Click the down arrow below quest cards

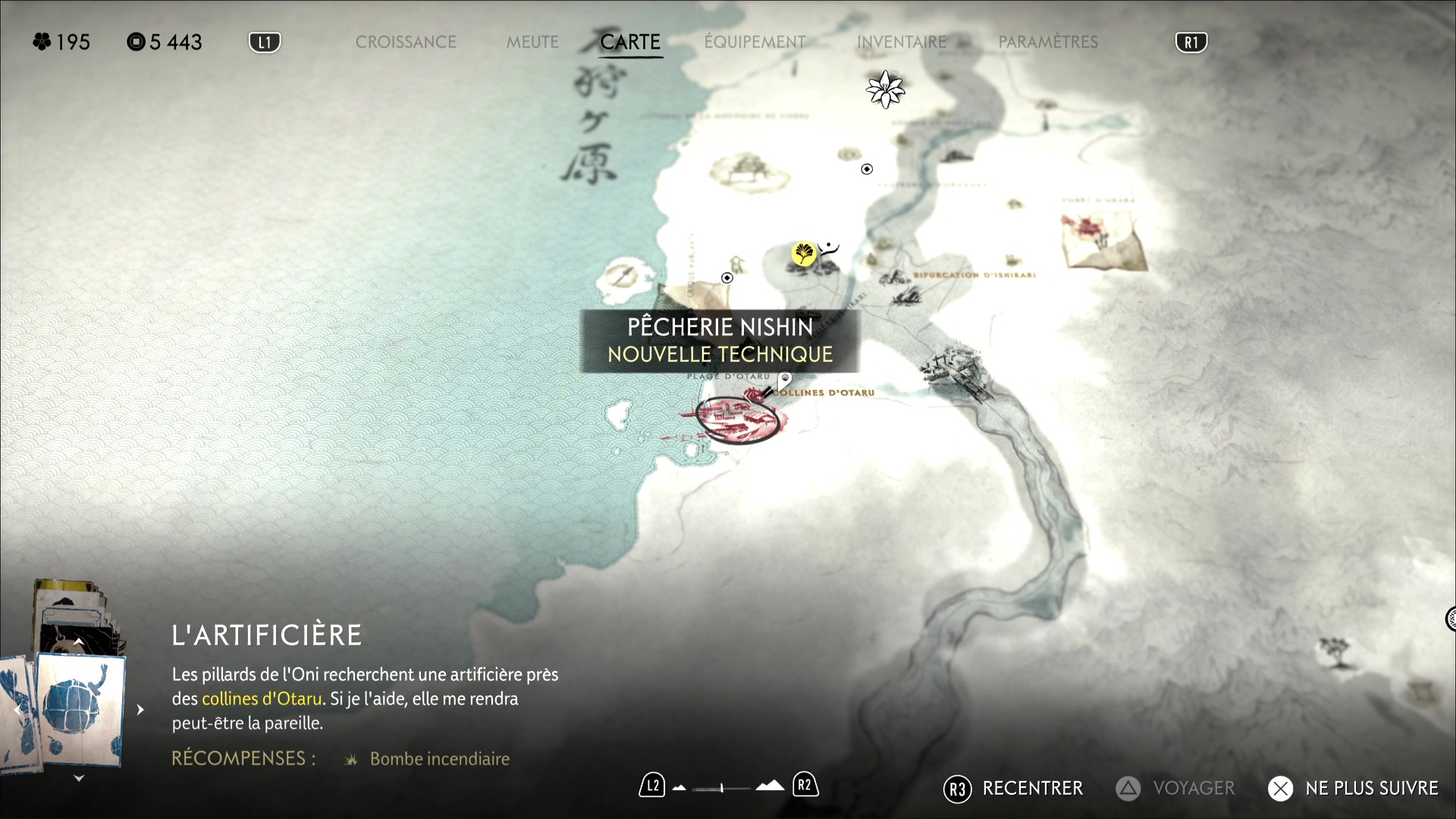79,779
